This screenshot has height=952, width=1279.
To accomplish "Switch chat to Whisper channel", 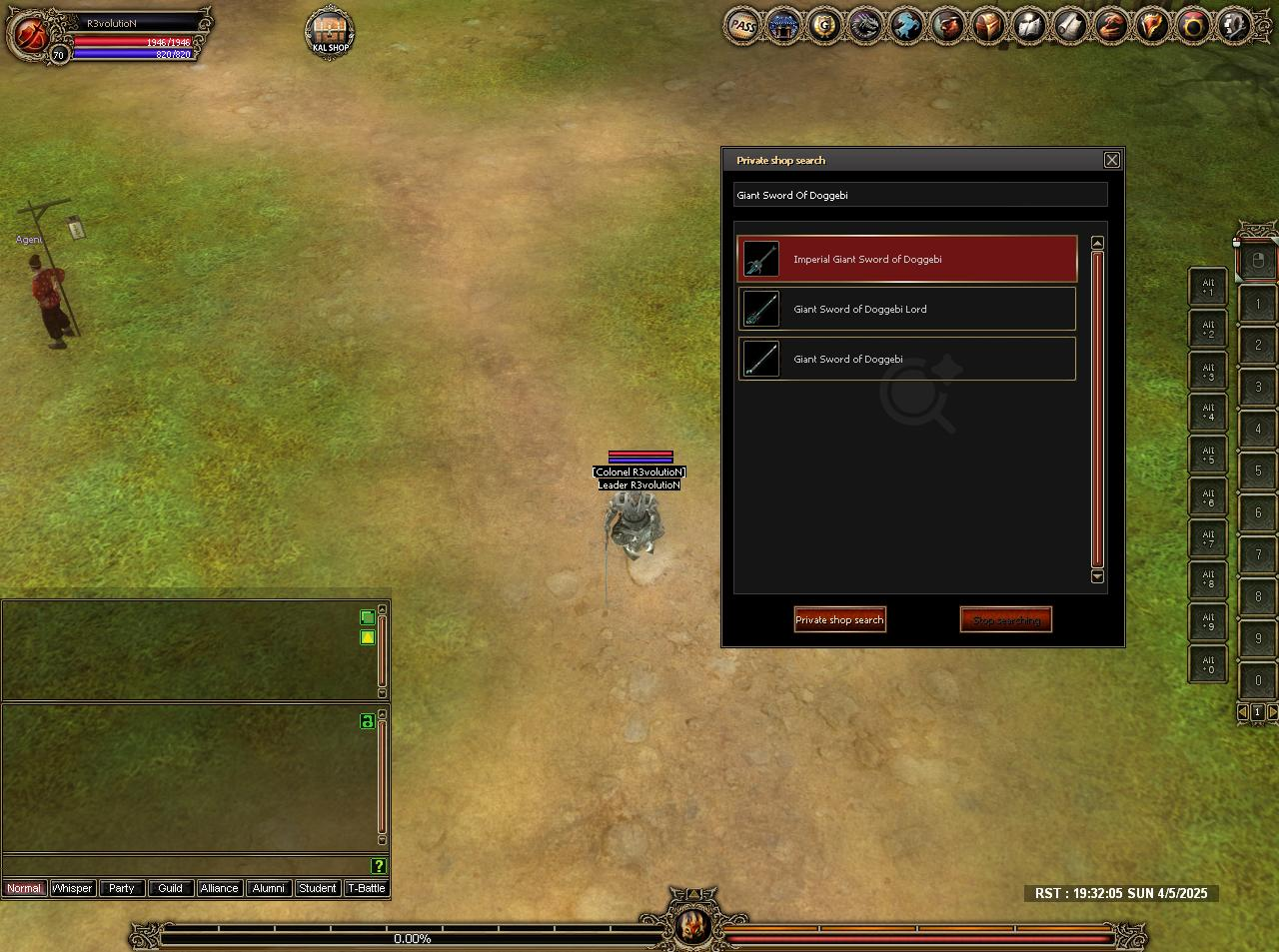I will [72, 888].
